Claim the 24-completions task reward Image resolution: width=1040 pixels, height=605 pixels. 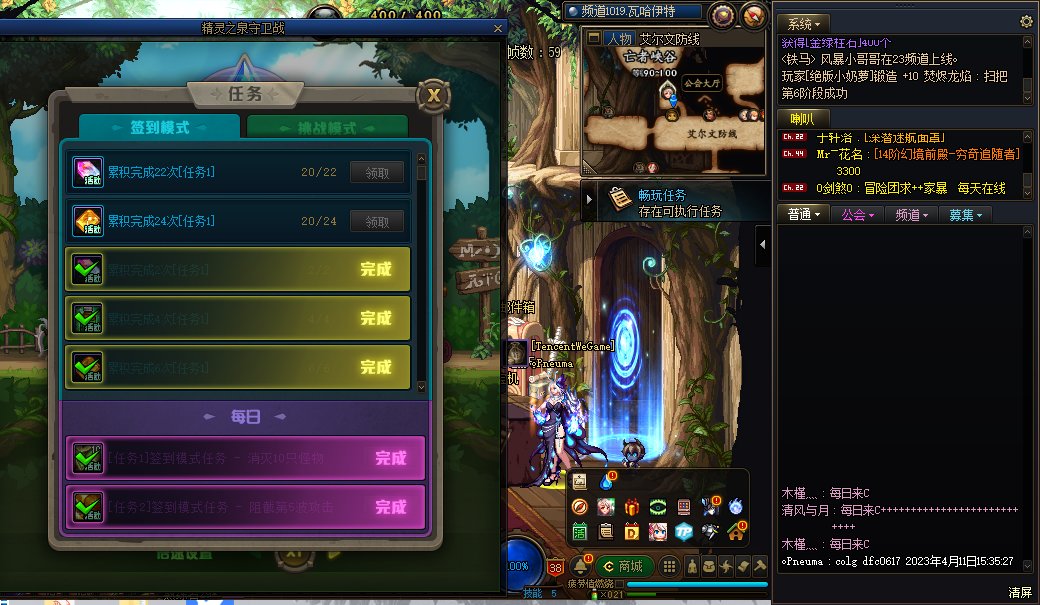[376, 221]
